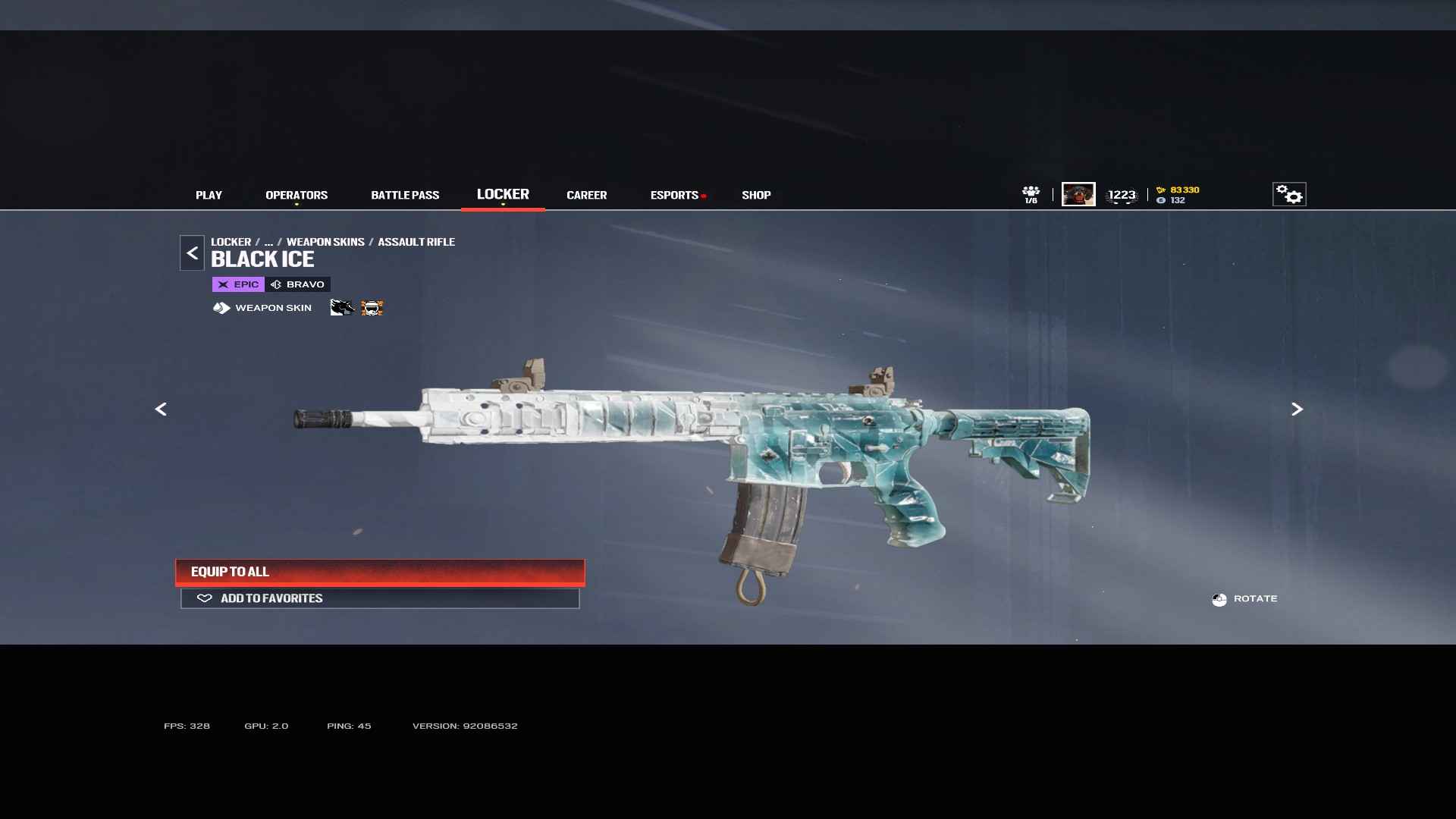Open the squad party icon
This screenshot has height=819, width=1456.
coord(1031,194)
